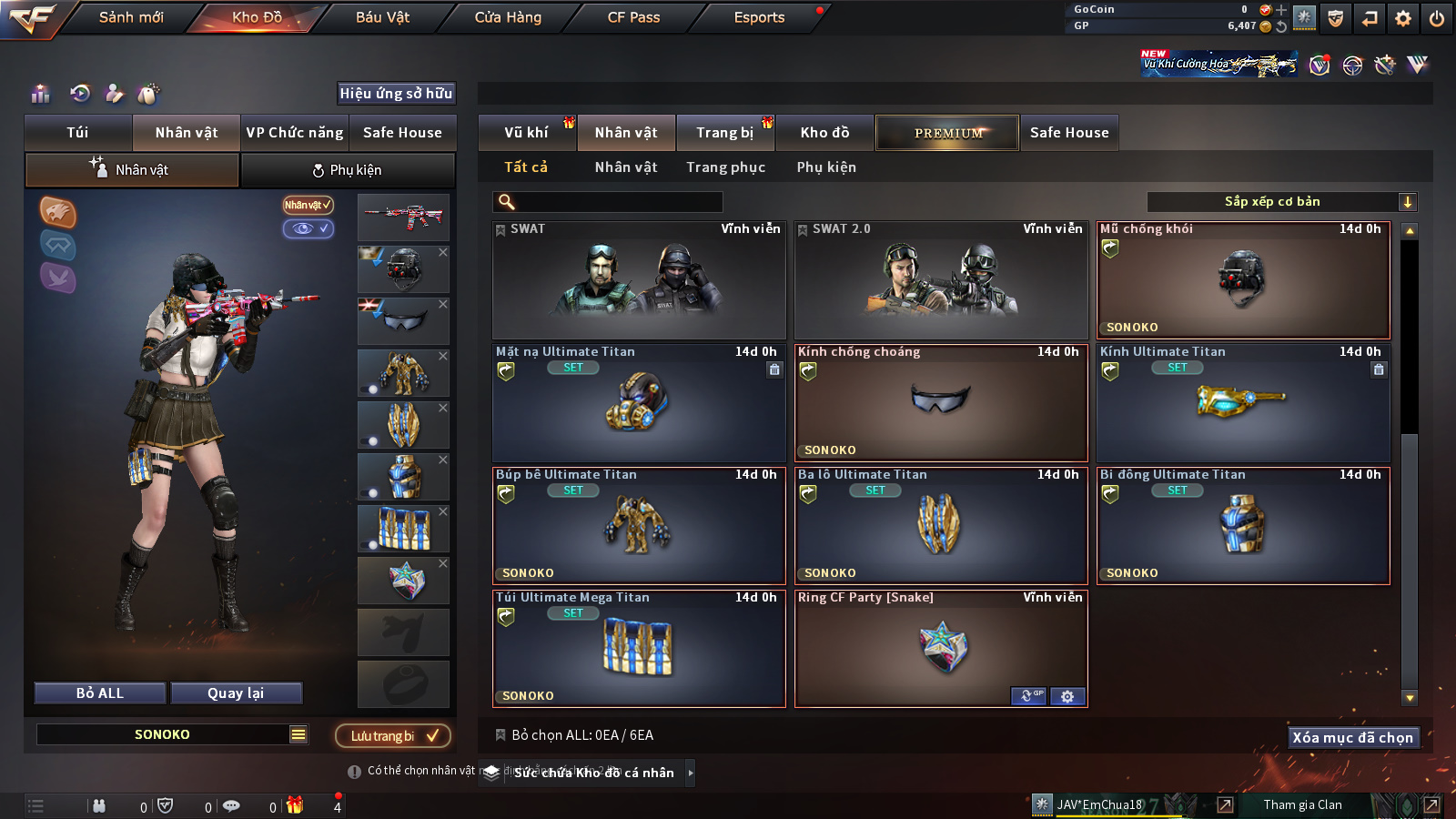Open the CF Pass menu
Image resolution: width=1456 pixels, height=819 pixels.
tap(633, 17)
